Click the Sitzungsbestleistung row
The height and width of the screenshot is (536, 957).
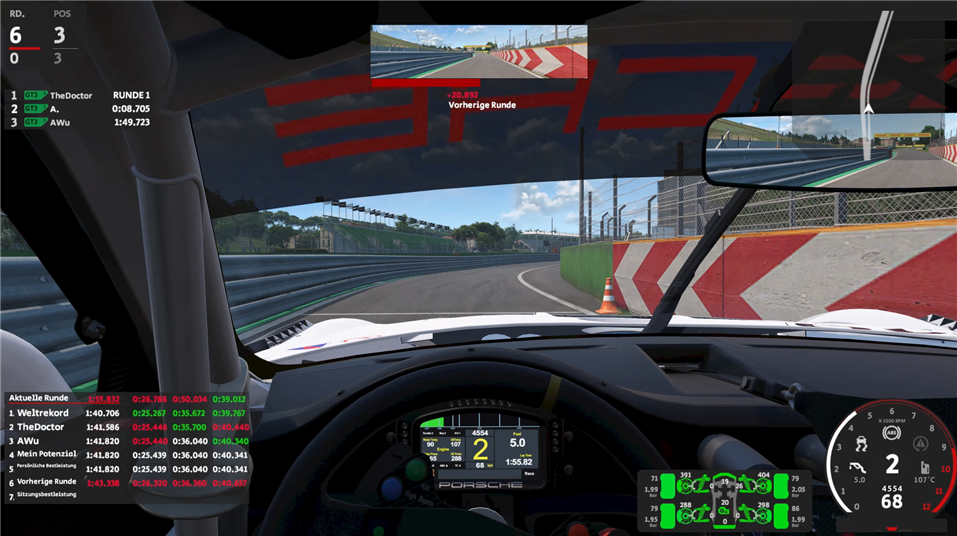(x=60, y=496)
